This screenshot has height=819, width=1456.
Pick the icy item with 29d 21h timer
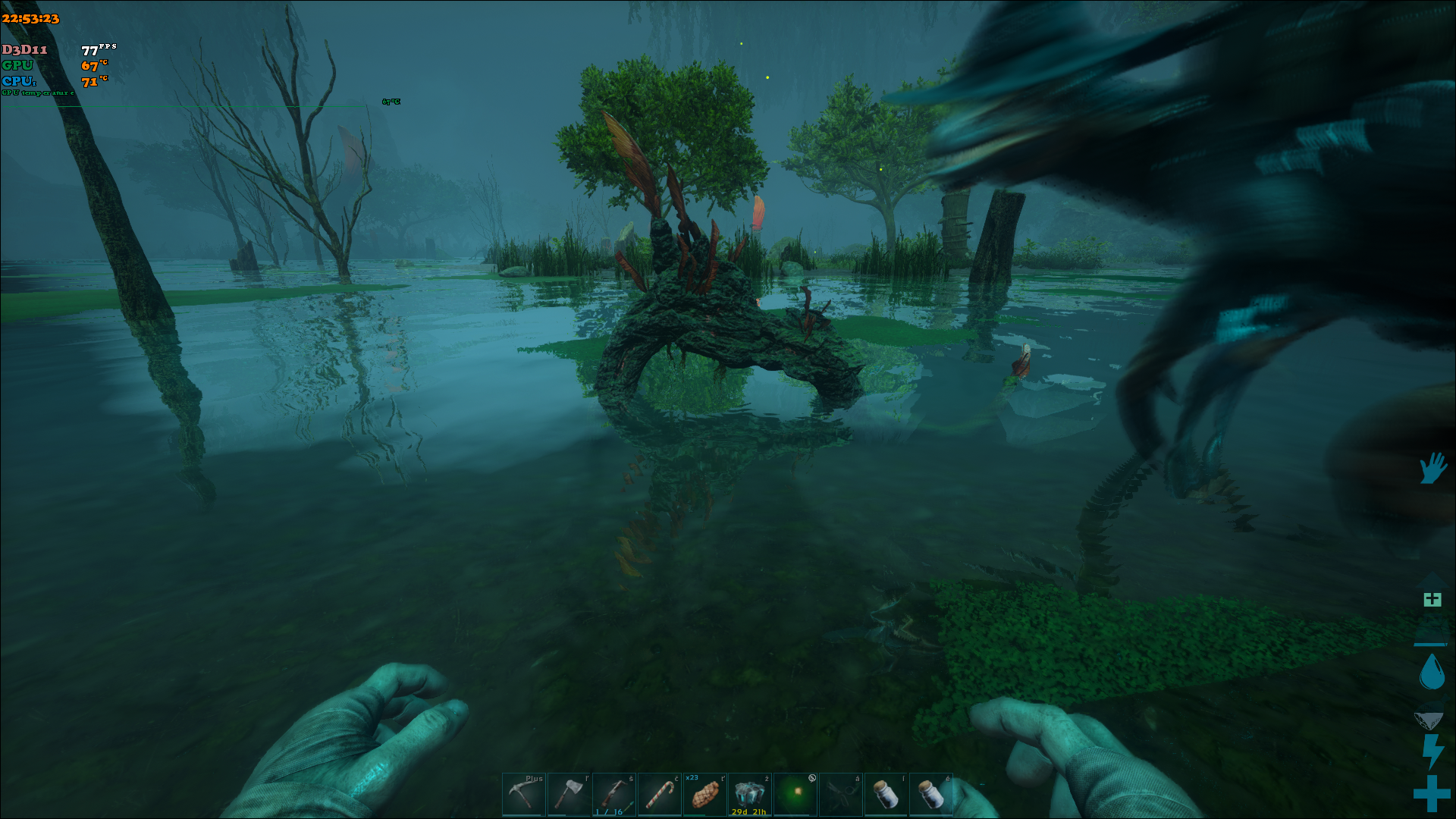pyautogui.click(x=750, y=794)
